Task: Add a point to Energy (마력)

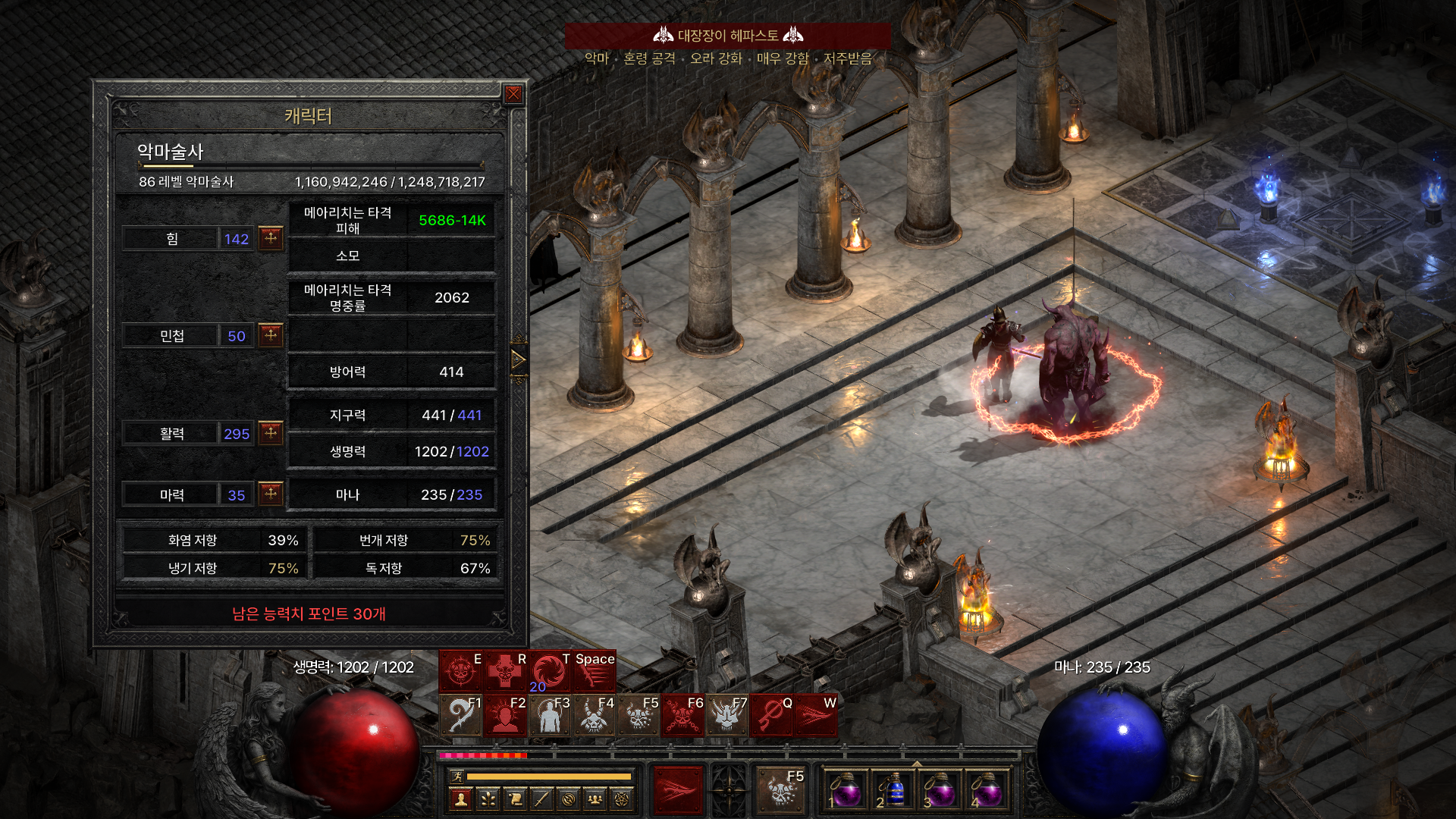Action: tap(271, 494)
